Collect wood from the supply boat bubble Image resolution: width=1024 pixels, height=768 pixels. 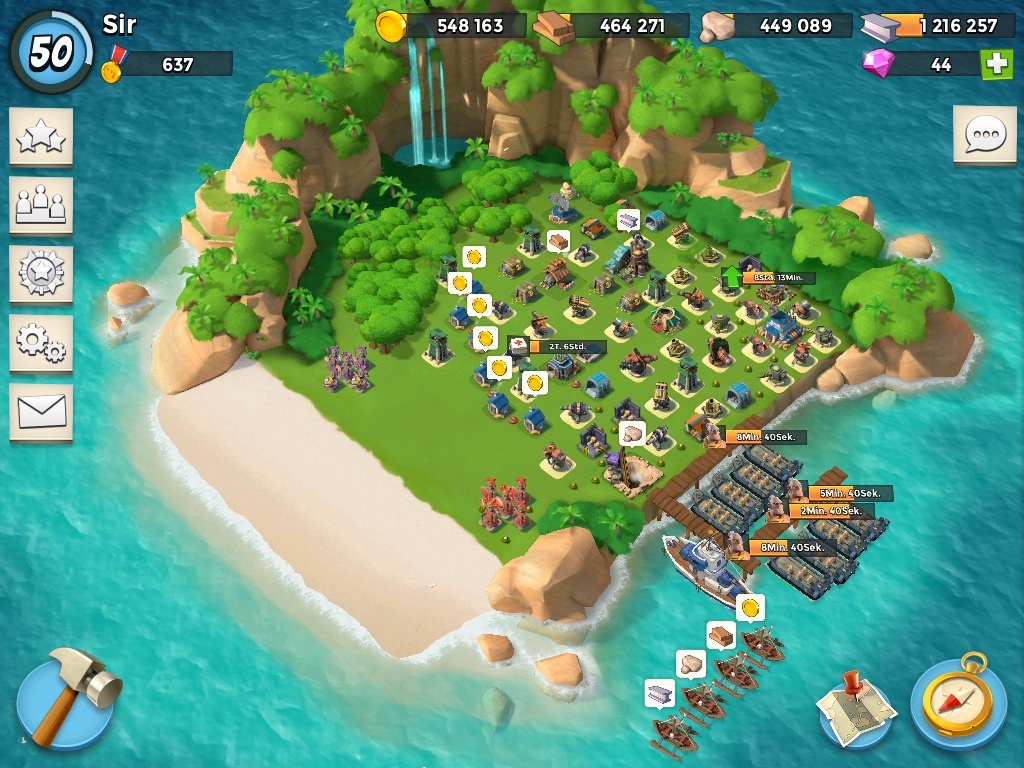(721, 635)
